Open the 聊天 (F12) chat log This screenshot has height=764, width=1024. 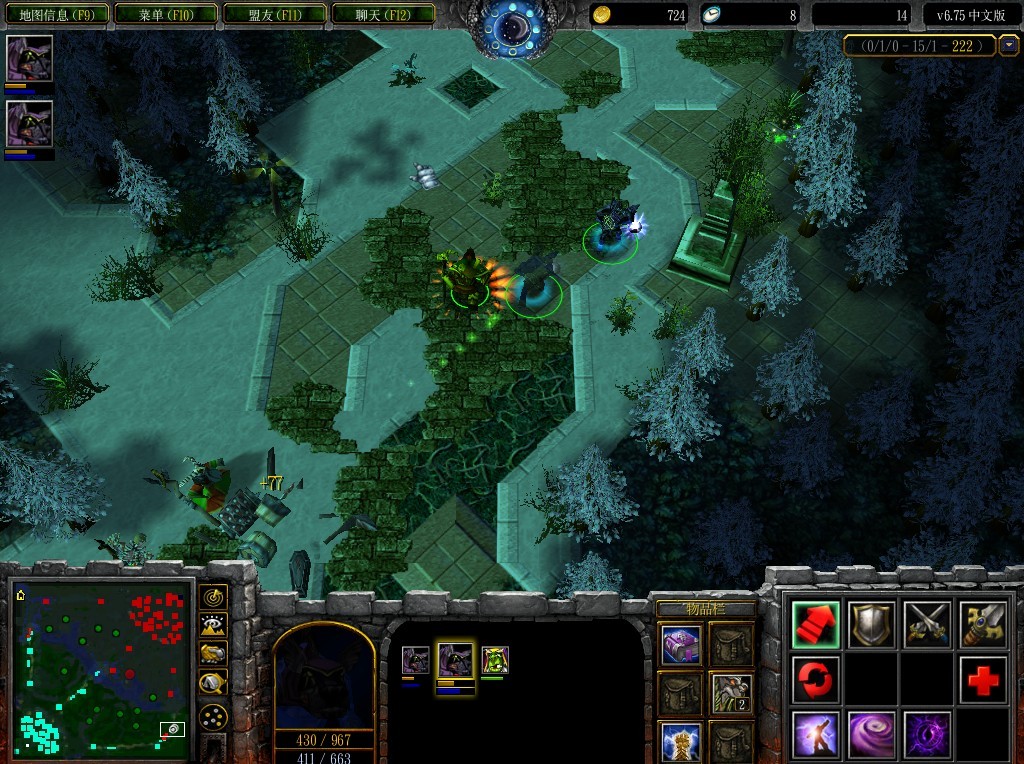383,14
